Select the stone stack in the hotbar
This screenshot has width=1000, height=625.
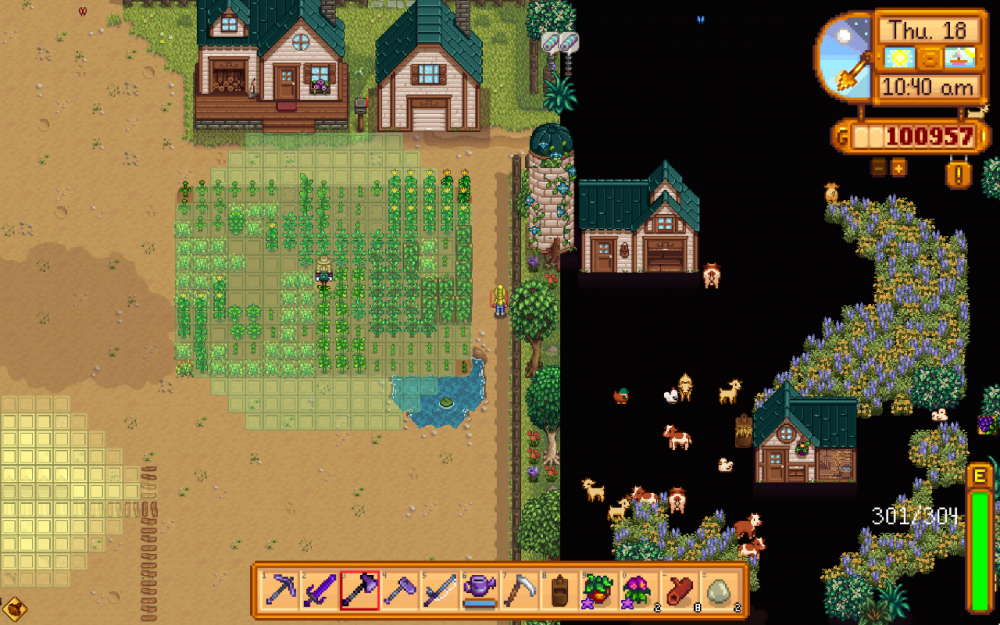(717, 591)
